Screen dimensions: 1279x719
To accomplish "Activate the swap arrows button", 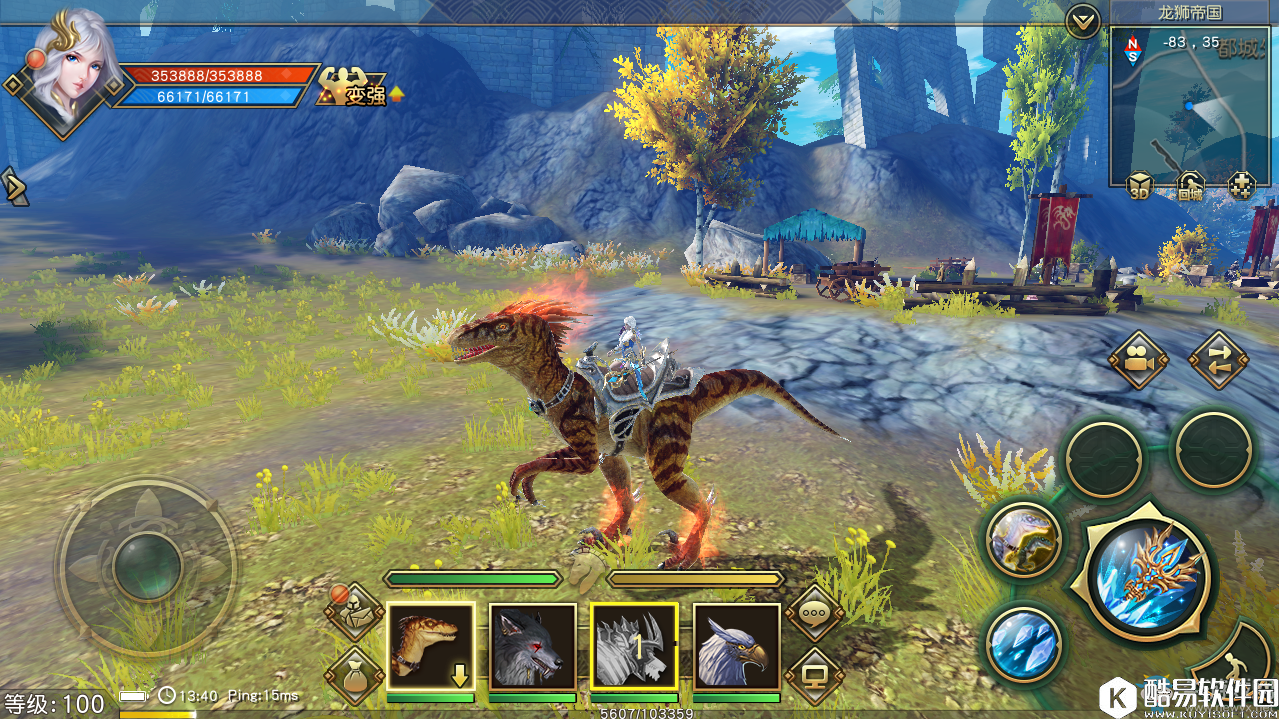I will tap(1218, 360).
